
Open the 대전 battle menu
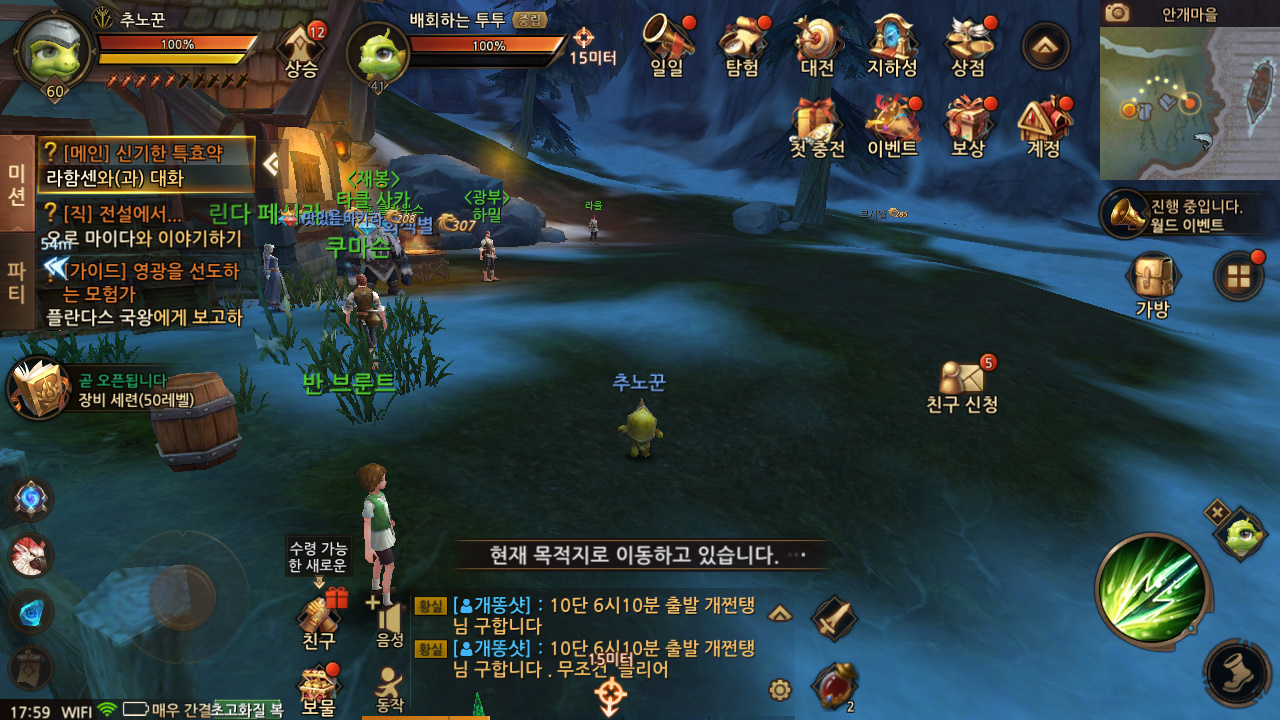coord(817,46)
